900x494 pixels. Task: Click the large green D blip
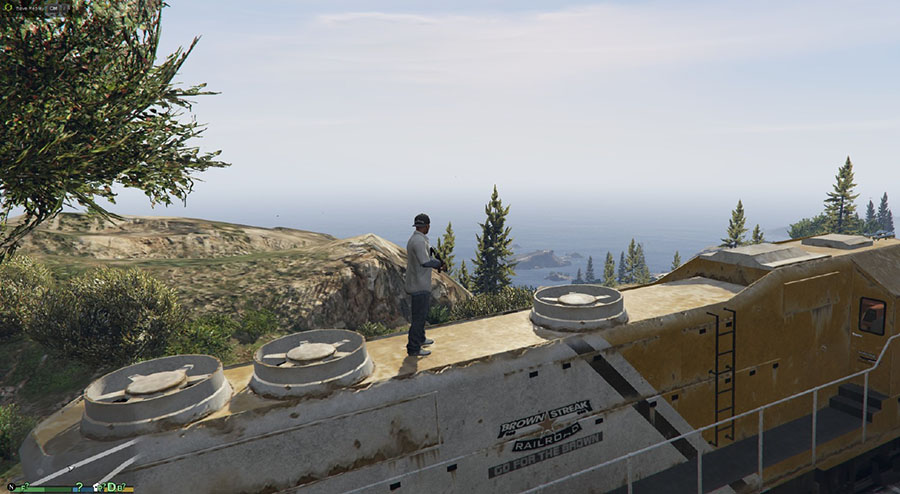[111, 487]
